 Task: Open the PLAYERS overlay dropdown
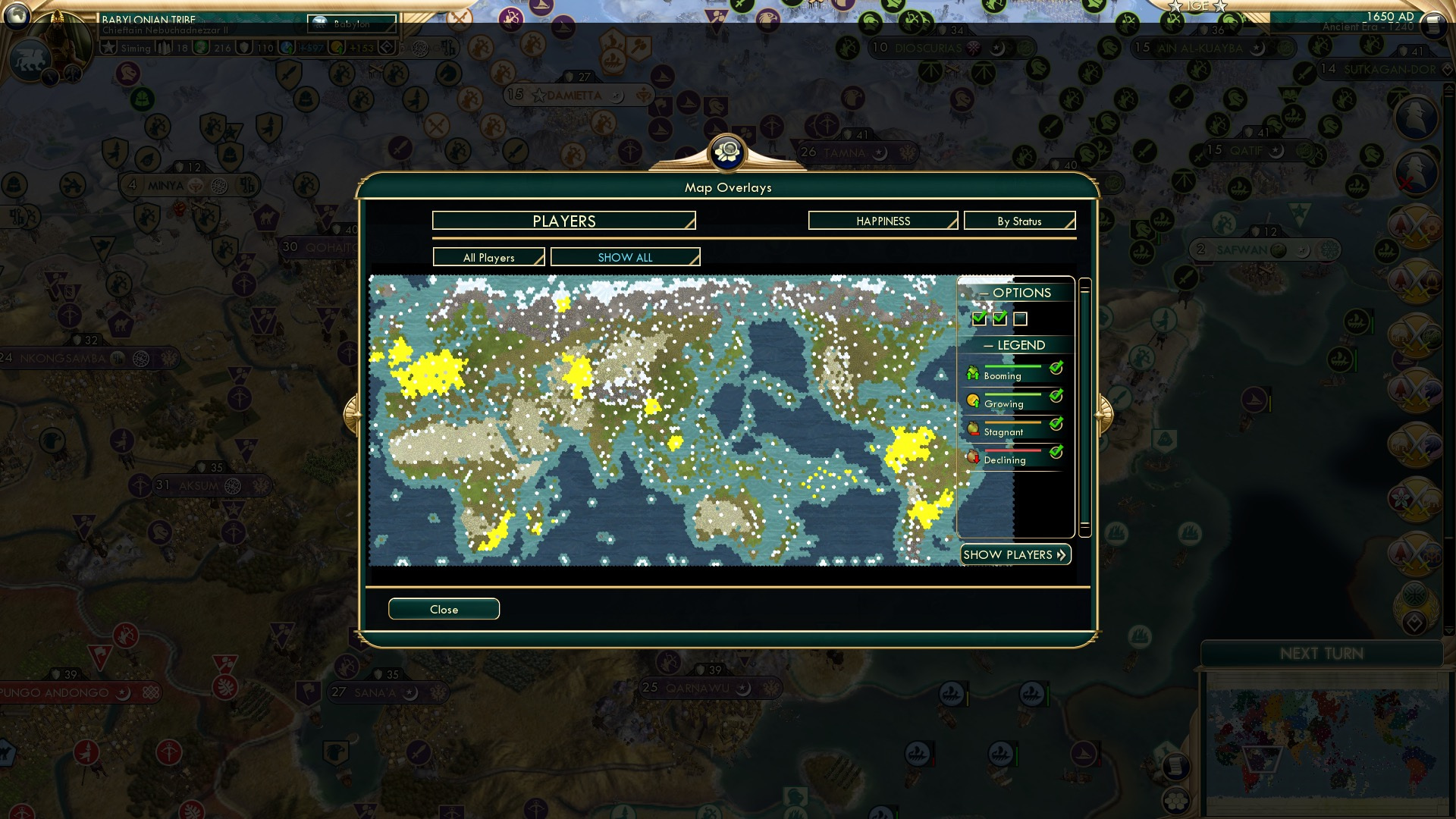(x=563, y=221)
